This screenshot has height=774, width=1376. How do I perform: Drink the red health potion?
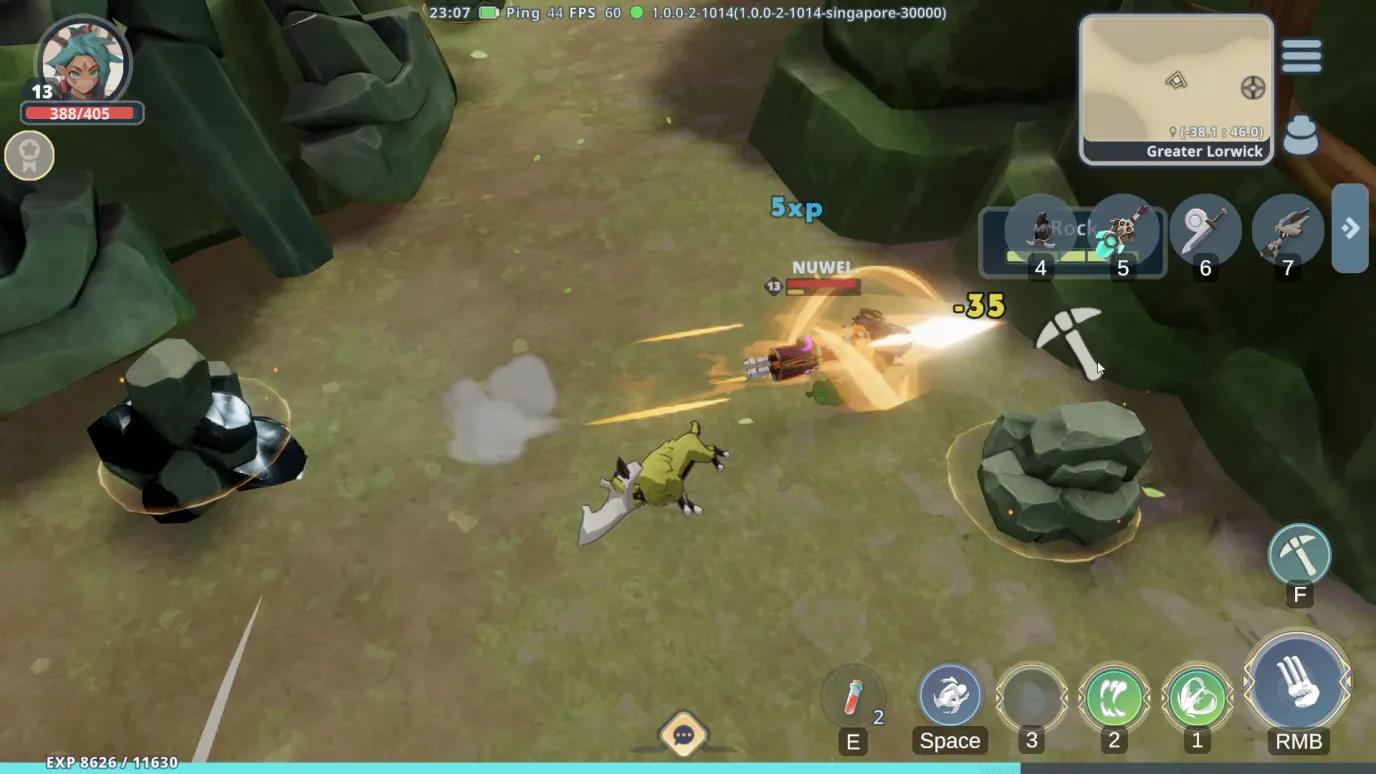click(853, 696)
